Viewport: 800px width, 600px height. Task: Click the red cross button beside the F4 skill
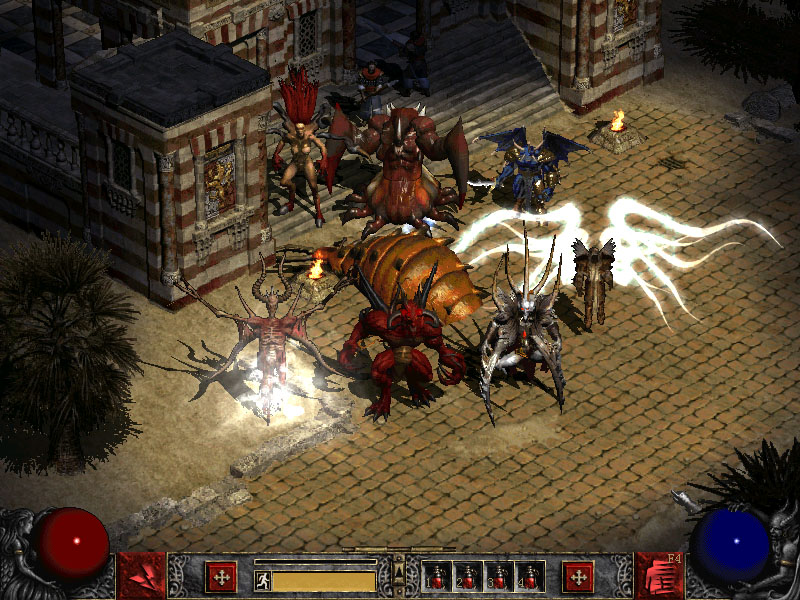click(577, 577)
